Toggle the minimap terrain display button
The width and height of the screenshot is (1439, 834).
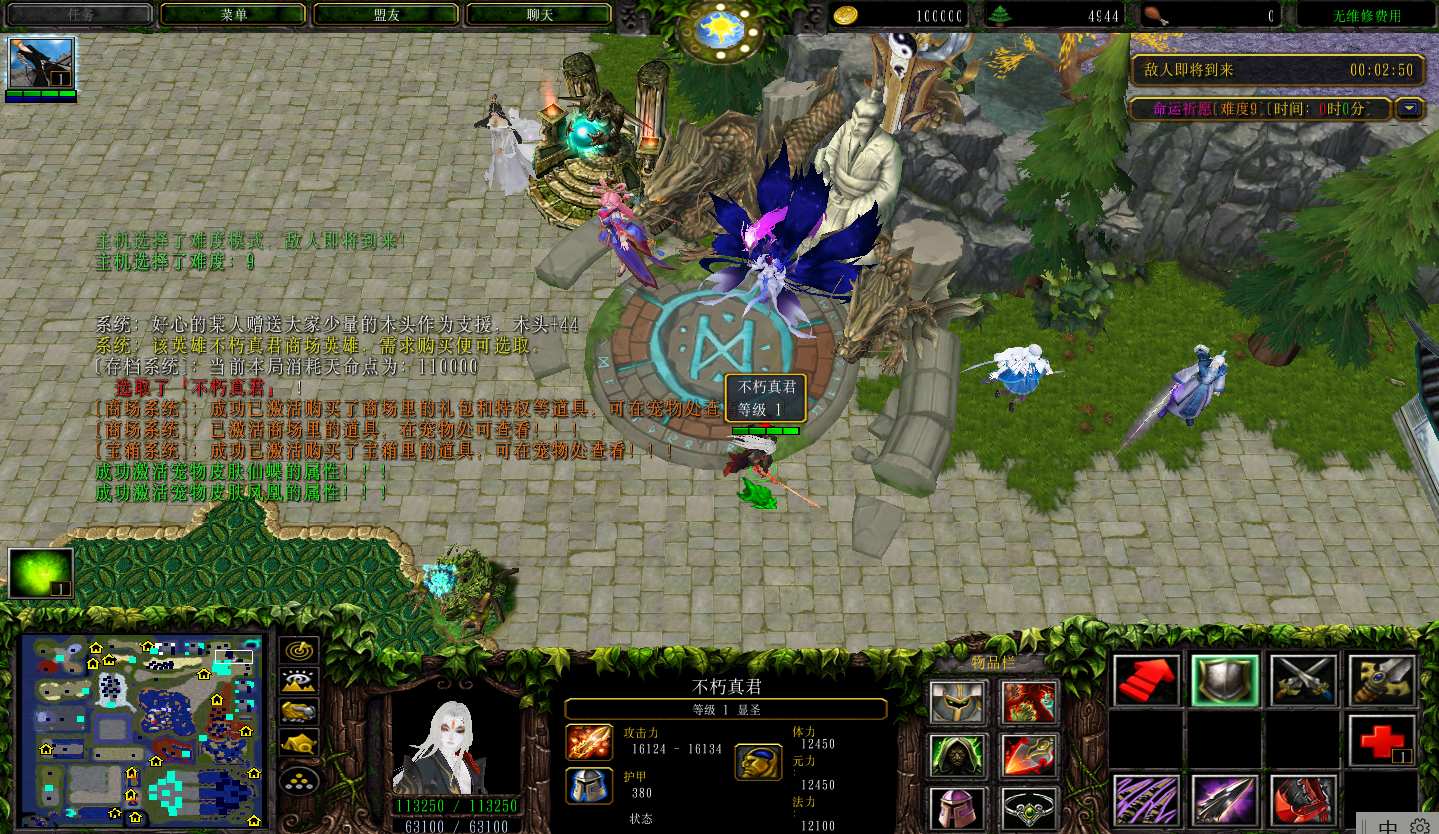point(298,681)
